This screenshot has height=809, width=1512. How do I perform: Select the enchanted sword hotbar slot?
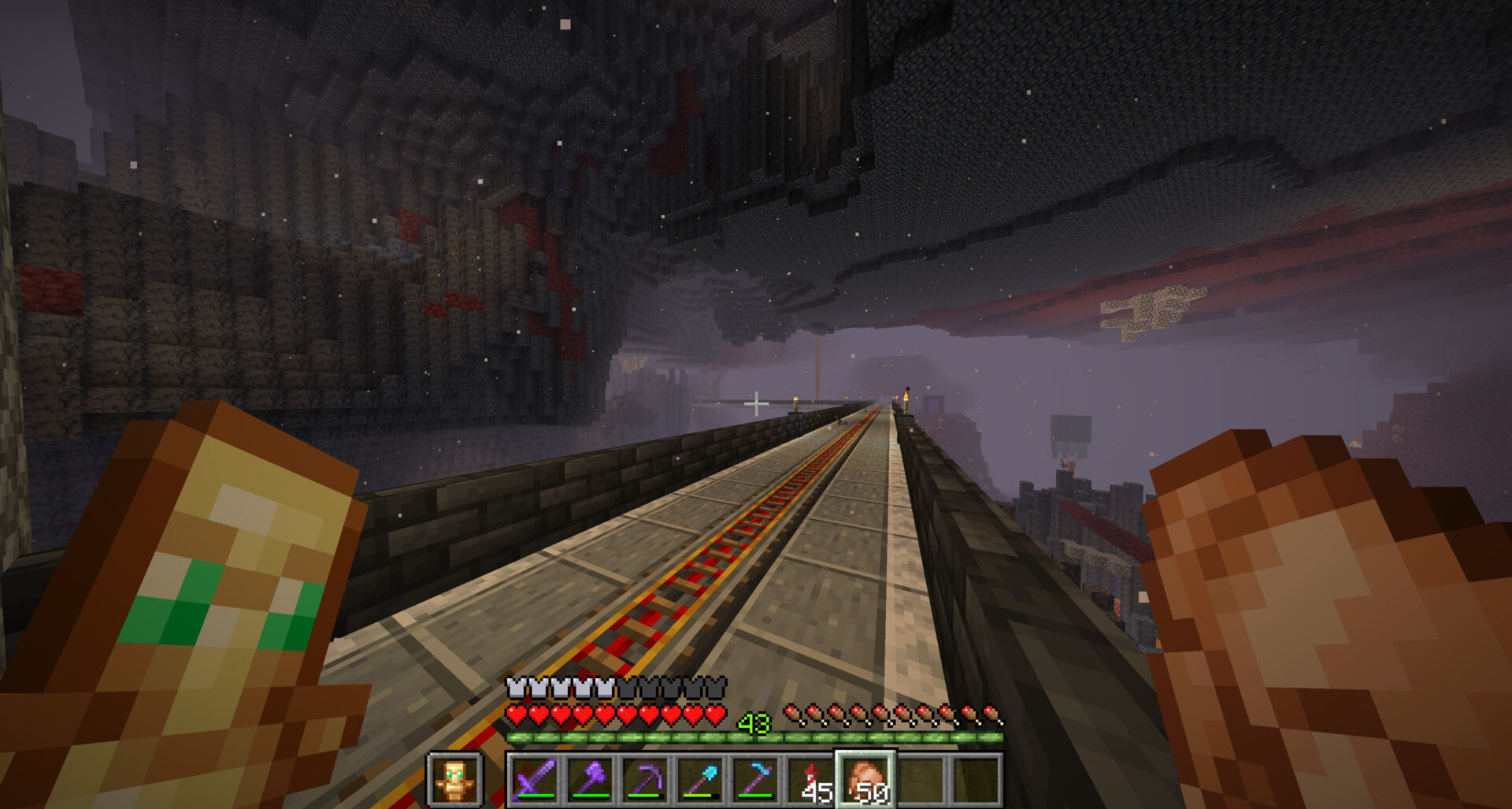[x=535, y=780]
